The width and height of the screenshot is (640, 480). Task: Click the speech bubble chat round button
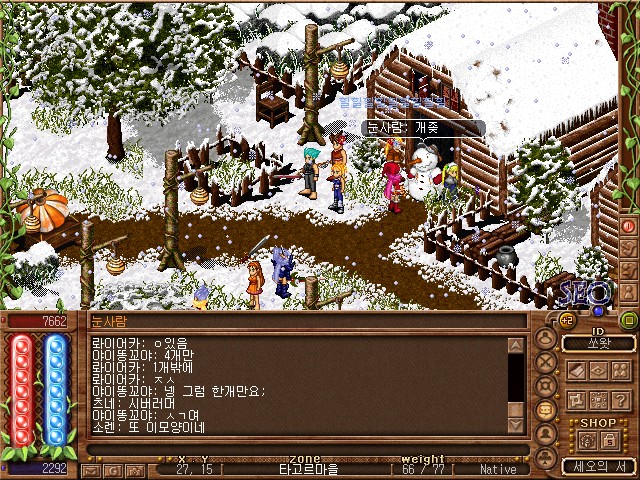click(x=546, y=409)
